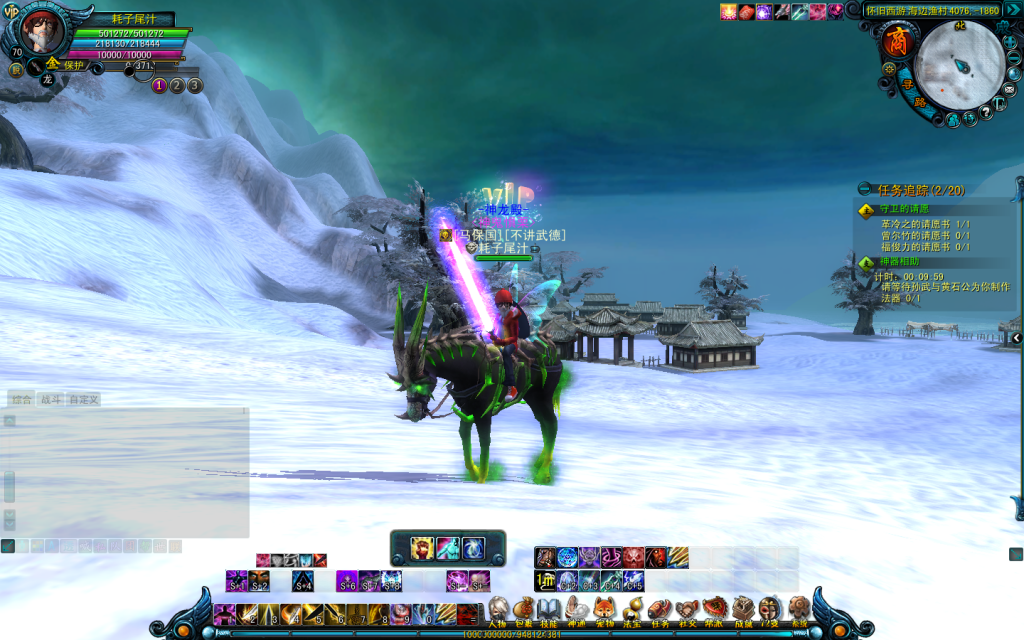Viewport: 1024px width, 640px height.
Task: Click the player portrait avatar
Action: (40, 32)
